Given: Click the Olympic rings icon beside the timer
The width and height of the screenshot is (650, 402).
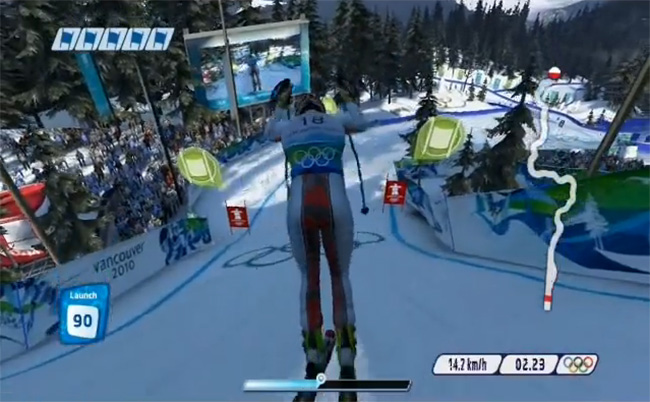Looking at the screenshot, I should (x=578, y=365).
